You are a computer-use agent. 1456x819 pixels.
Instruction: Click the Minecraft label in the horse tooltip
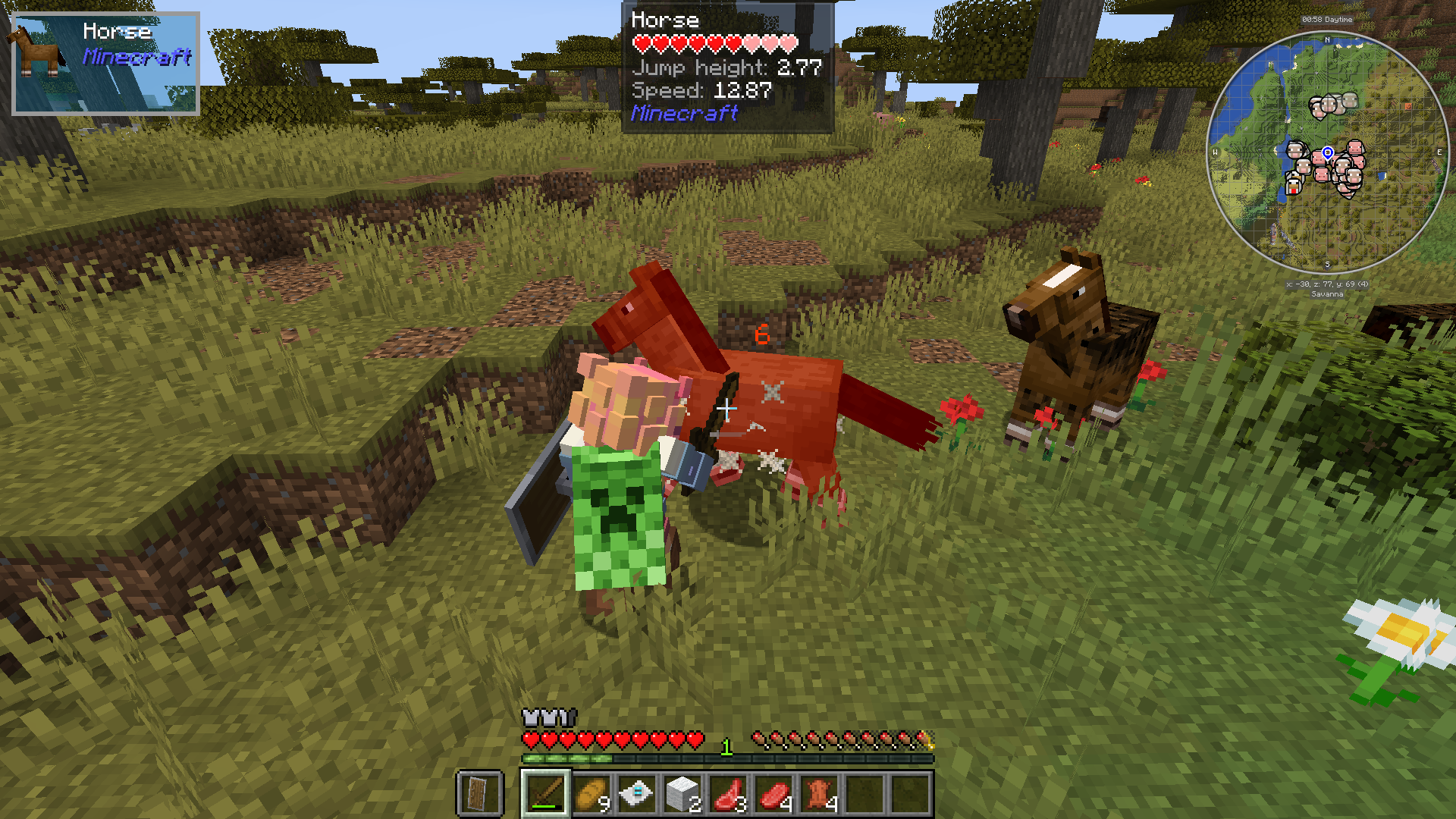[685, 114]
